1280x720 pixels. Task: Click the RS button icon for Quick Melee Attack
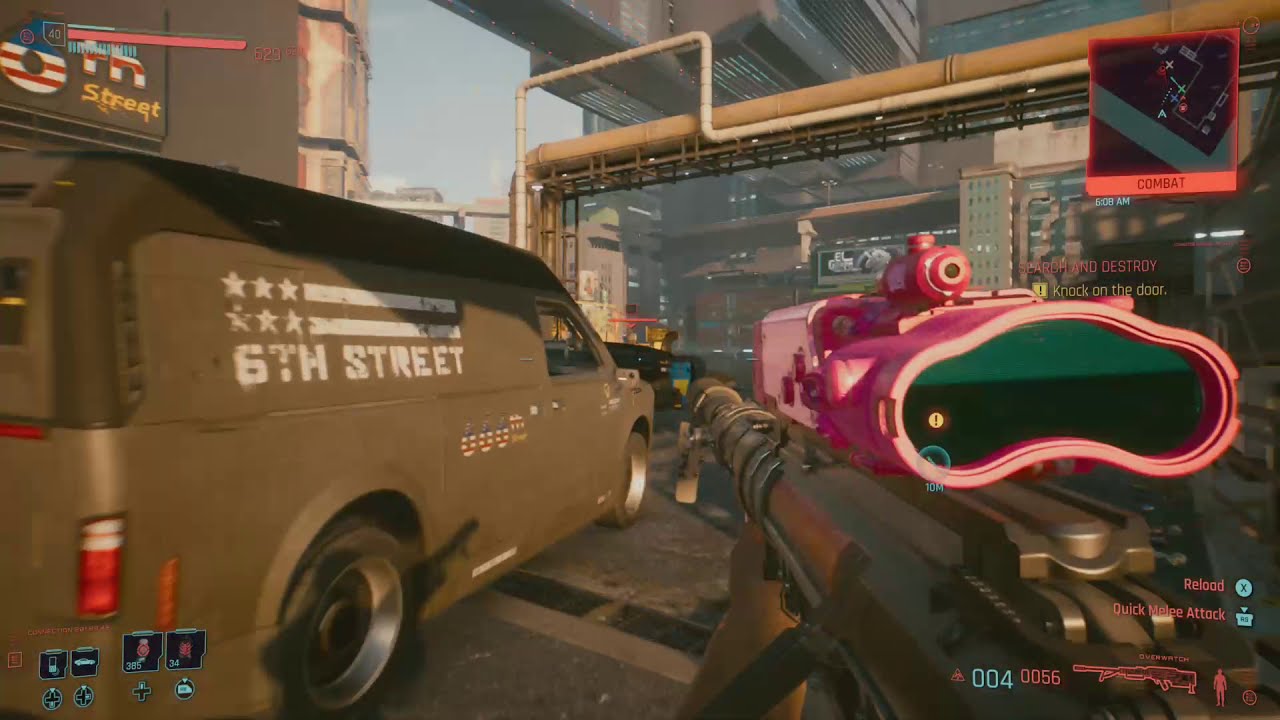(x=1244, y=619)
